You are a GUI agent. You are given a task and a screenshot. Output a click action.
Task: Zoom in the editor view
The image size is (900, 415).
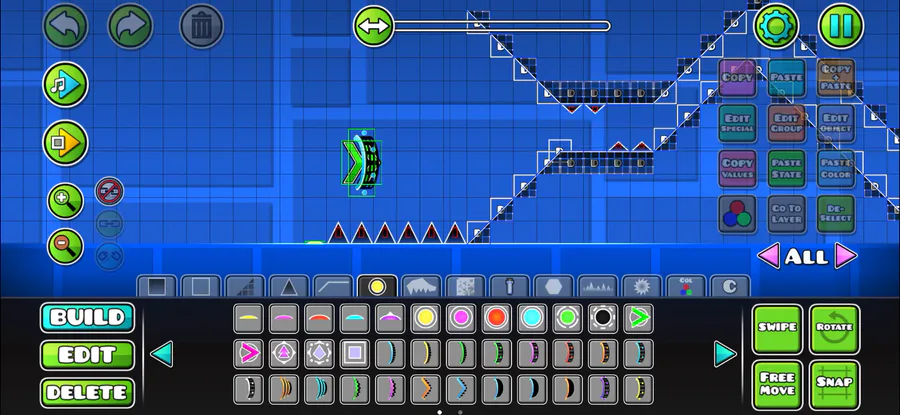click(65, 201)
